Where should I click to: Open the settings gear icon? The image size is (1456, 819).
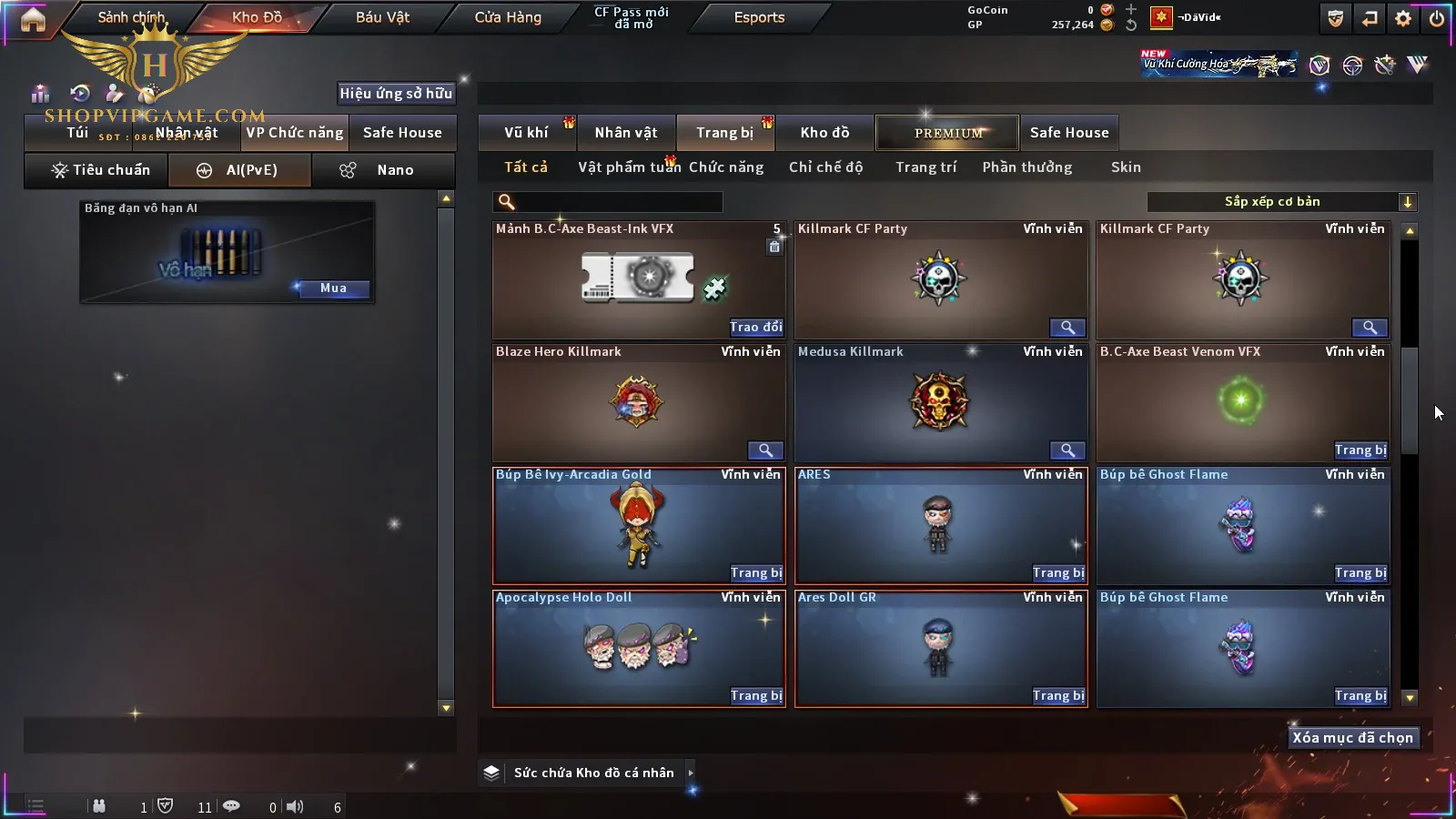pyautogui.click(x=1403, y=18)
